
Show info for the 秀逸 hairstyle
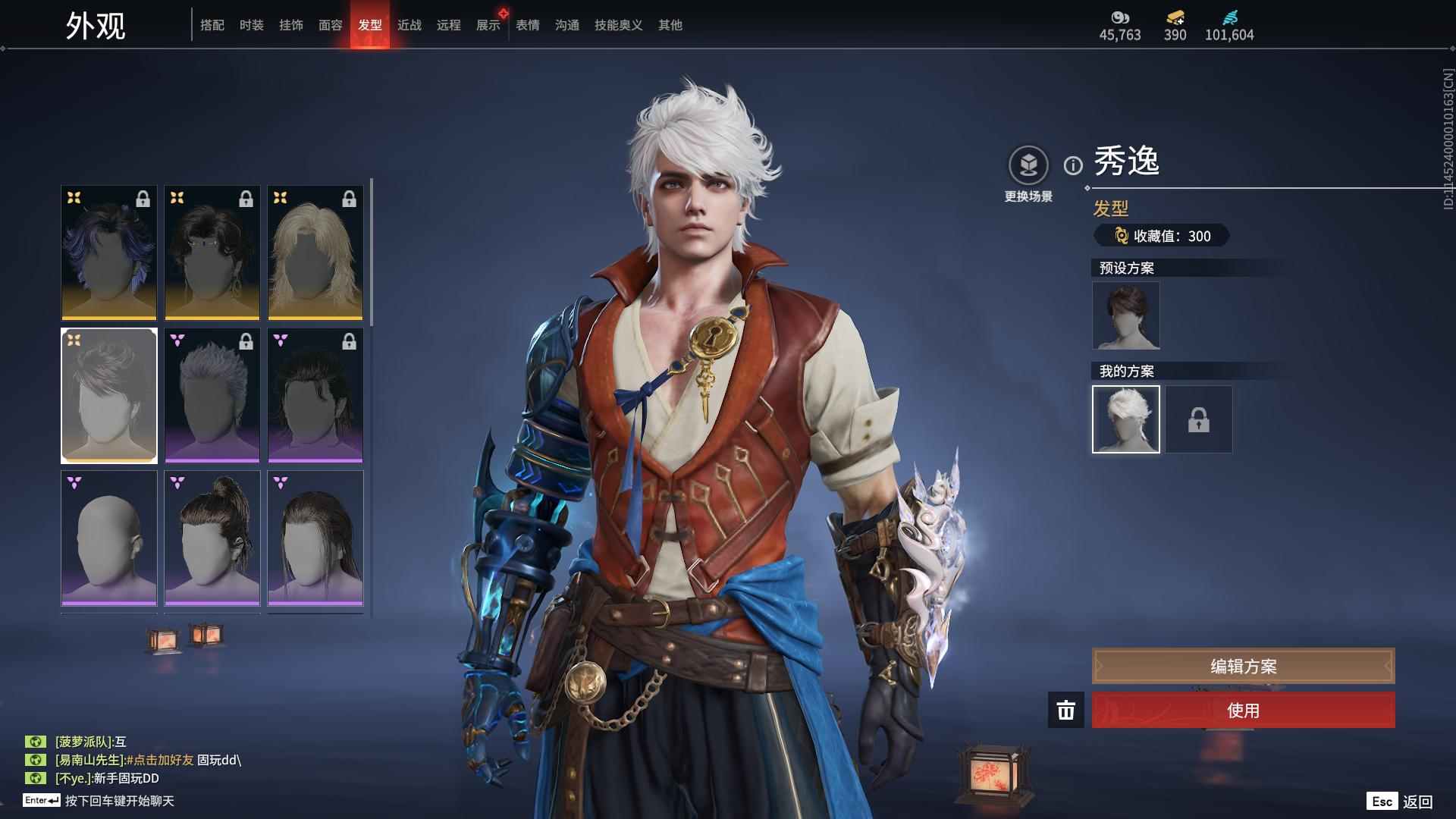[x=1073, y=165]
